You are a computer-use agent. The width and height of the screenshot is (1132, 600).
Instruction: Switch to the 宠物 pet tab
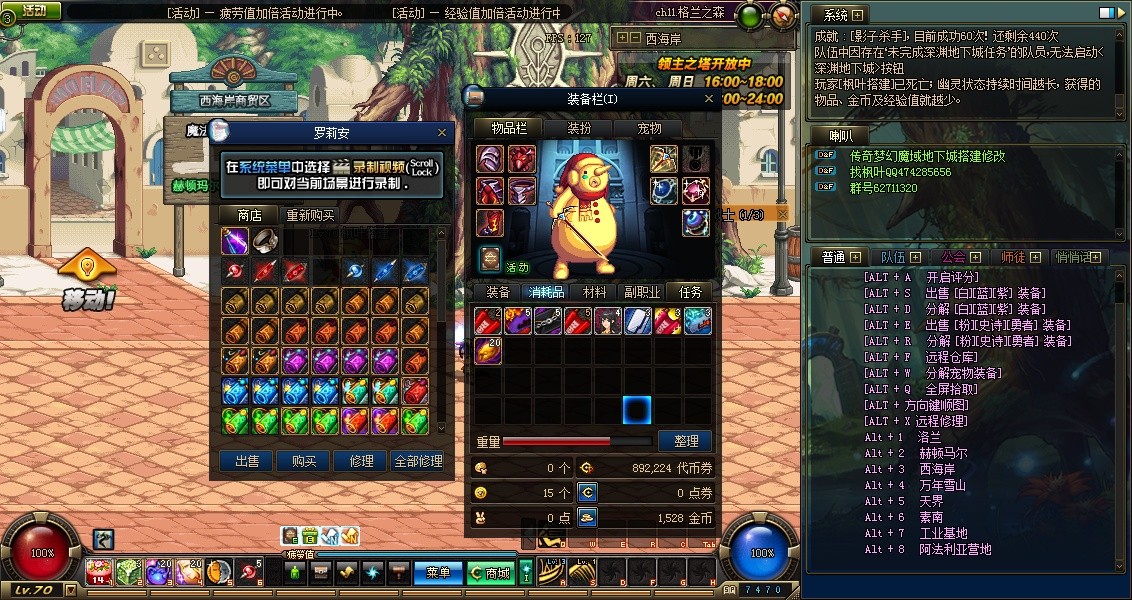650,128
